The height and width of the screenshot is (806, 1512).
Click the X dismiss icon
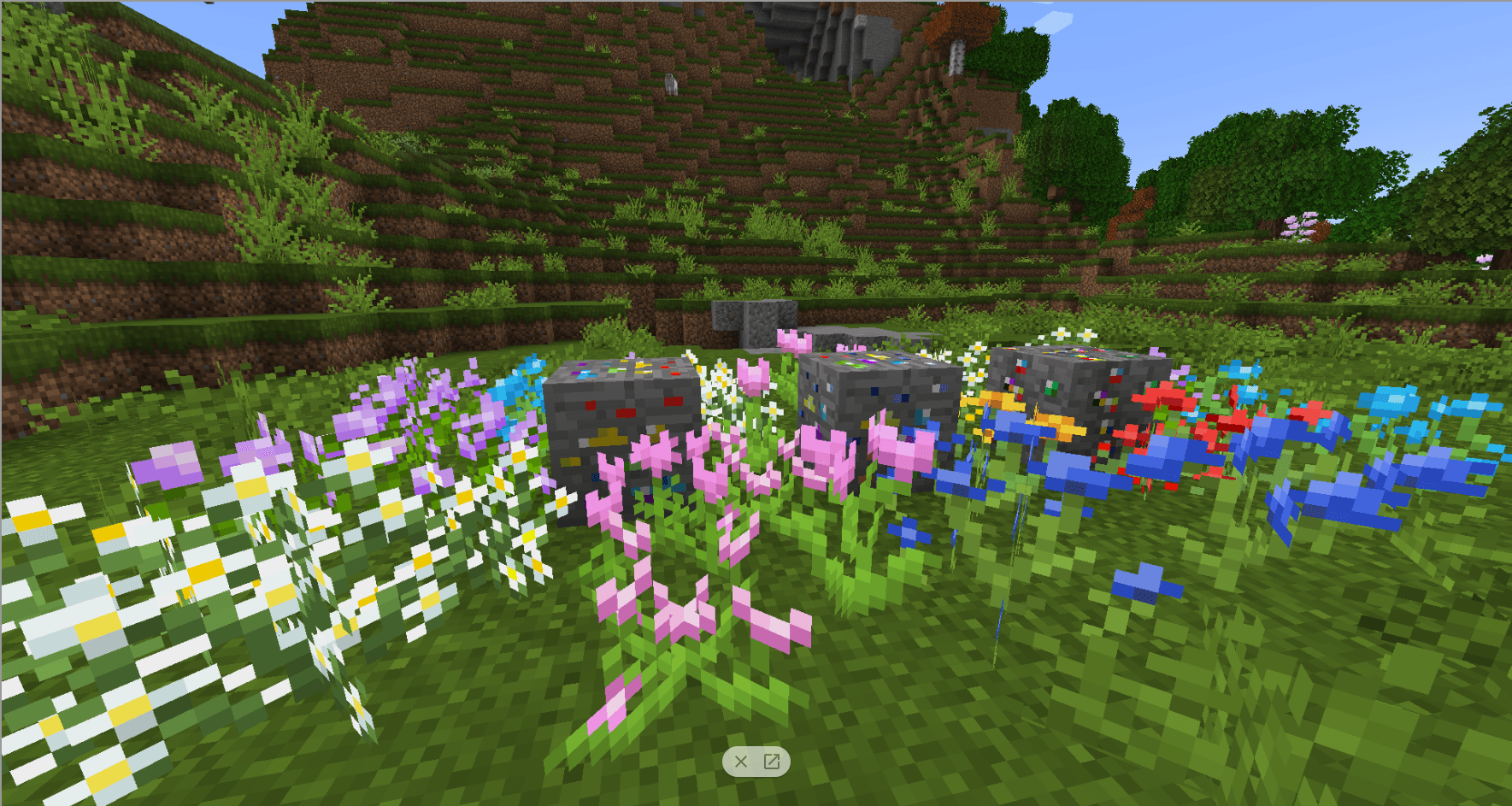coord(739,760)
